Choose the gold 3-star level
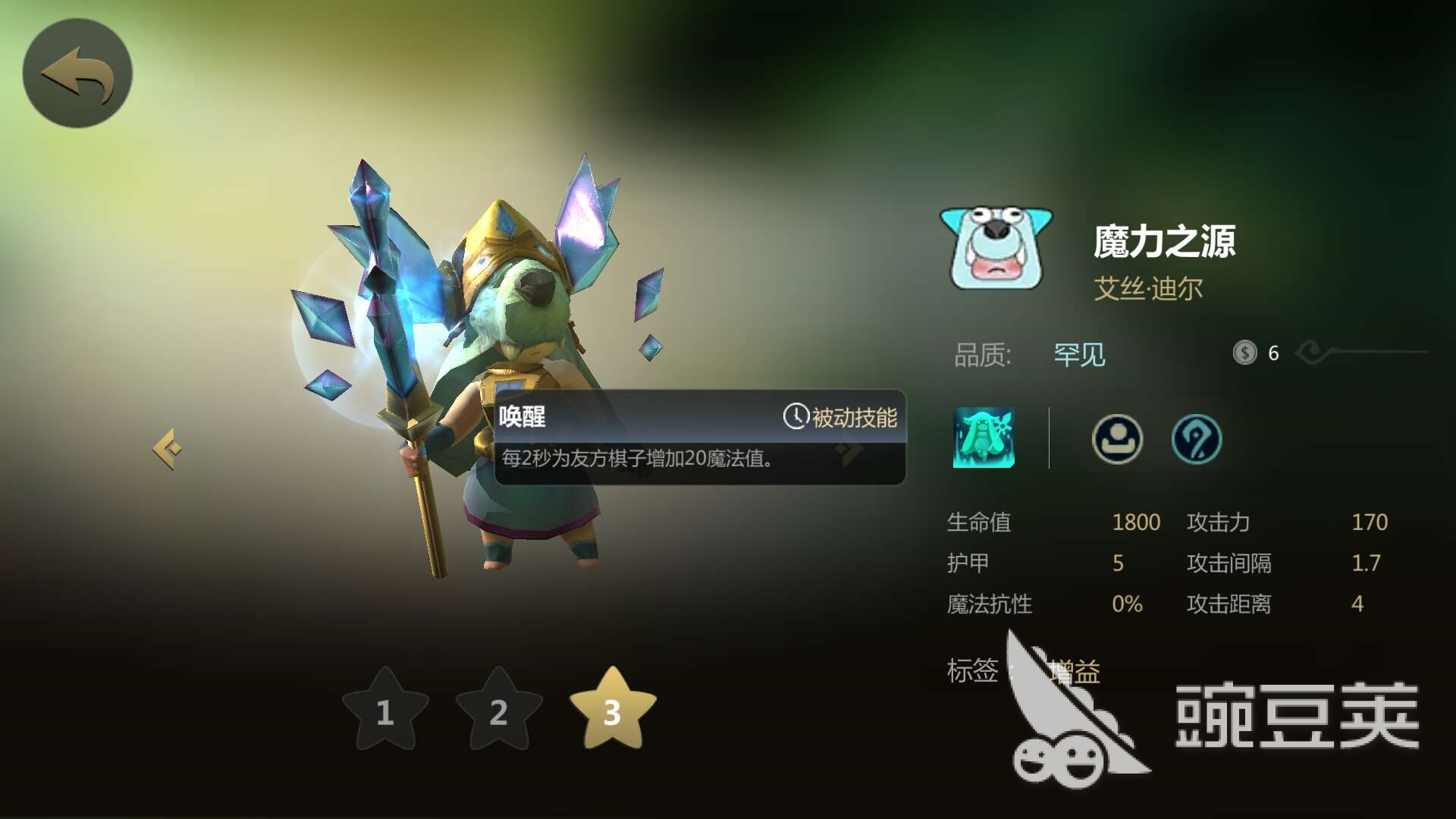This screenshot has width=1456, height=819. click(x=612, y=711)
